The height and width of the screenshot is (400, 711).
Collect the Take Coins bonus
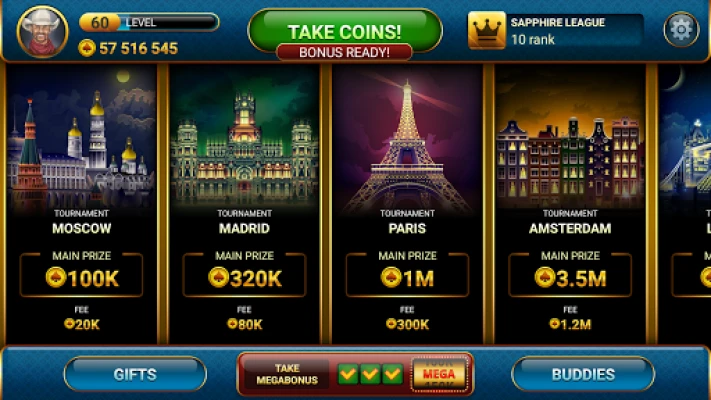[344, 31]
